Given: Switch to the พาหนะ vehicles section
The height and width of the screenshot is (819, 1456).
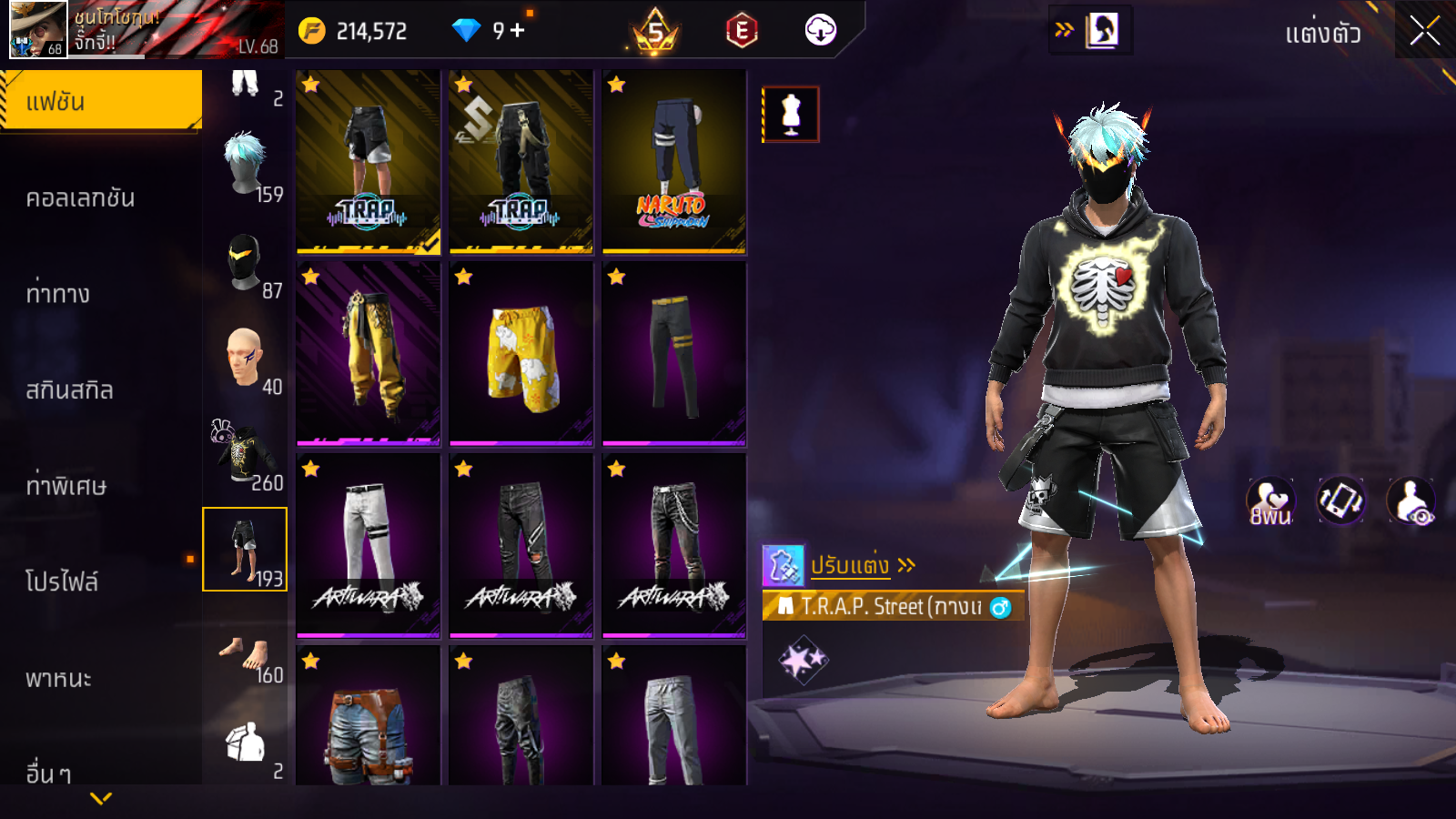Looking at the screenshot, I should coord(58,678).
